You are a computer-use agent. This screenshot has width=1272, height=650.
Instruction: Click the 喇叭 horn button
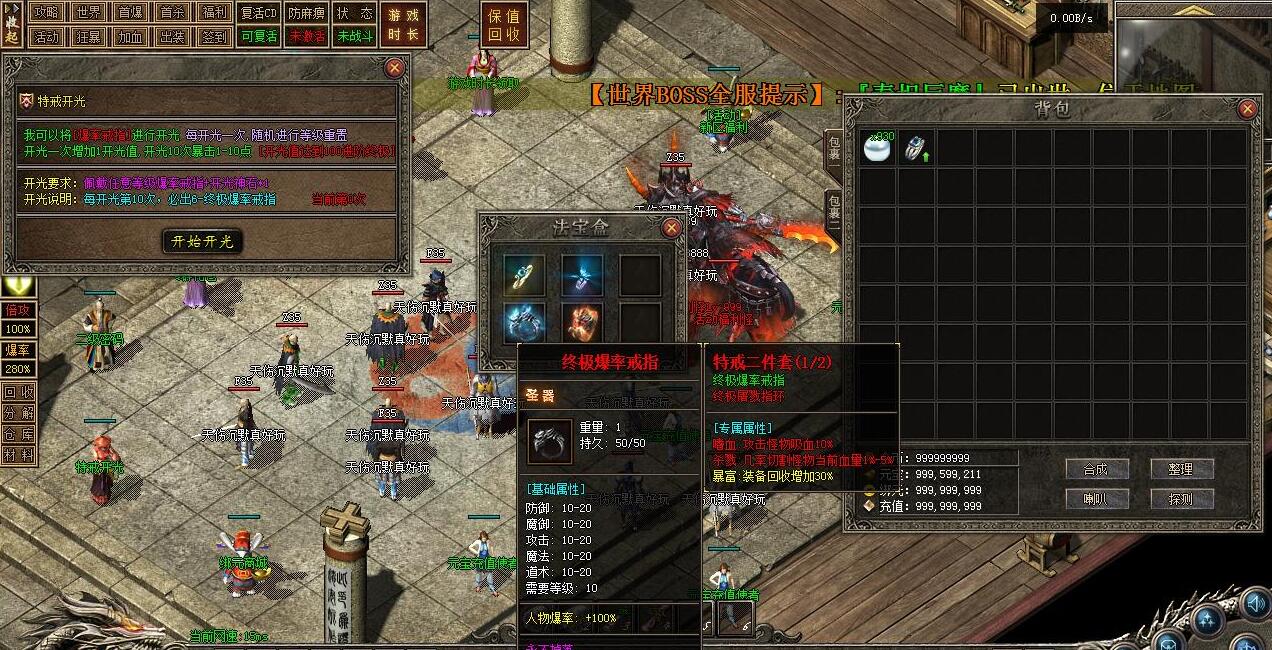(x=1096, y=498)
